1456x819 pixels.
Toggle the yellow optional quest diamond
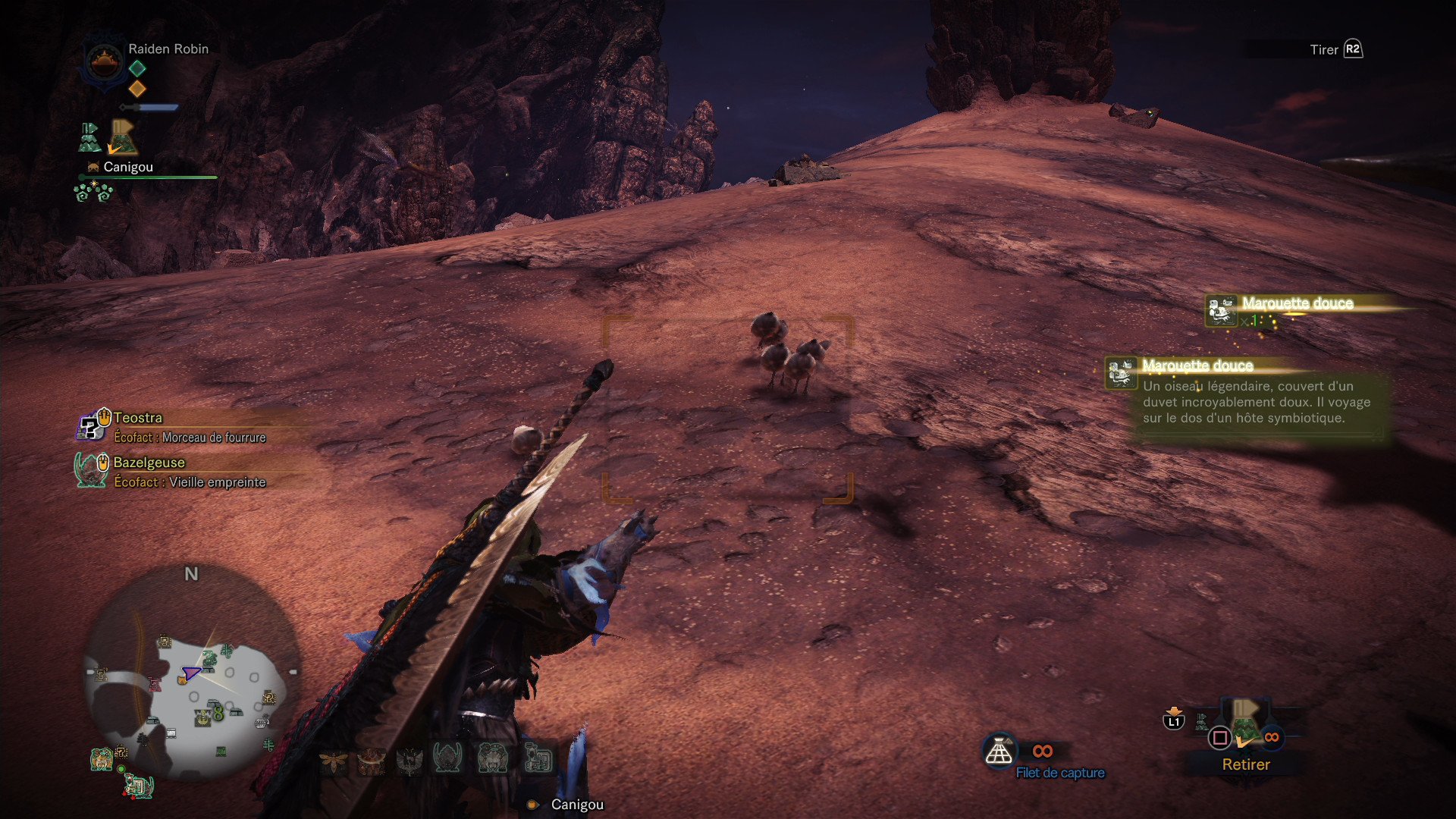pyautogui.click(x=136, y=89)
